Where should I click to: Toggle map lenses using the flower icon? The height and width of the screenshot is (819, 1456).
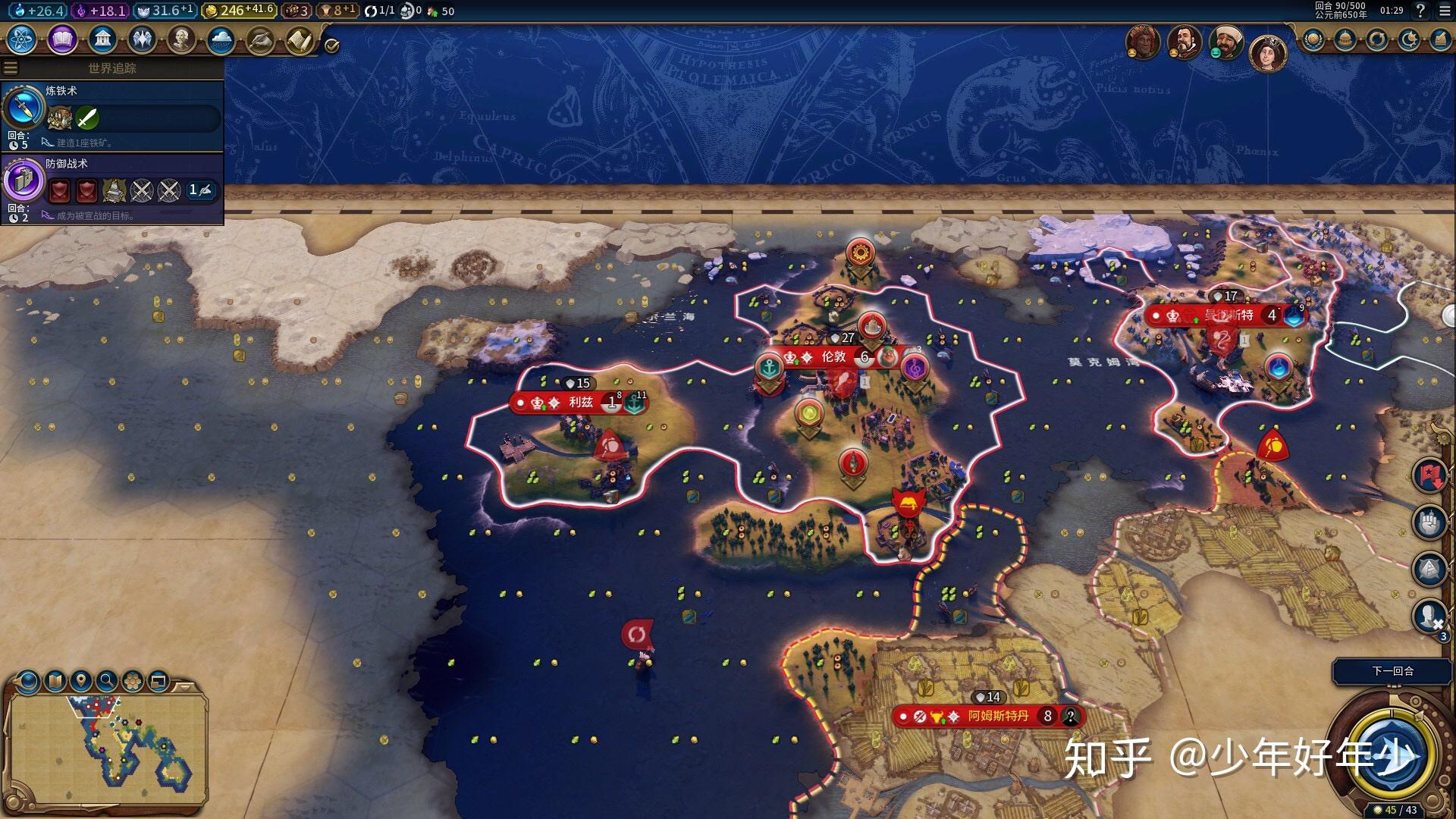tap(132, 681)
